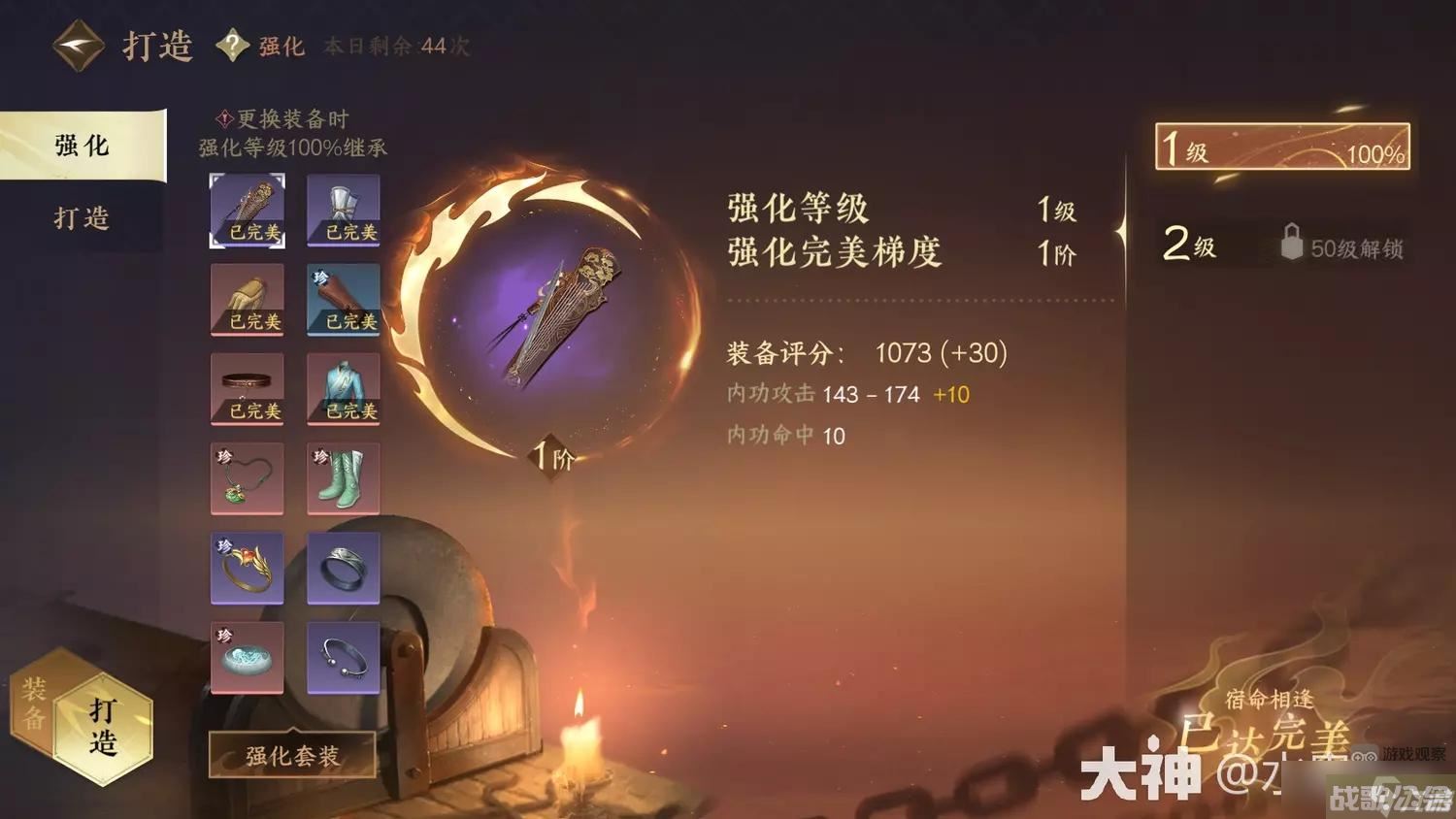
Task: Select the bracelet slot in the equipment list
Action: pos(343,658)
